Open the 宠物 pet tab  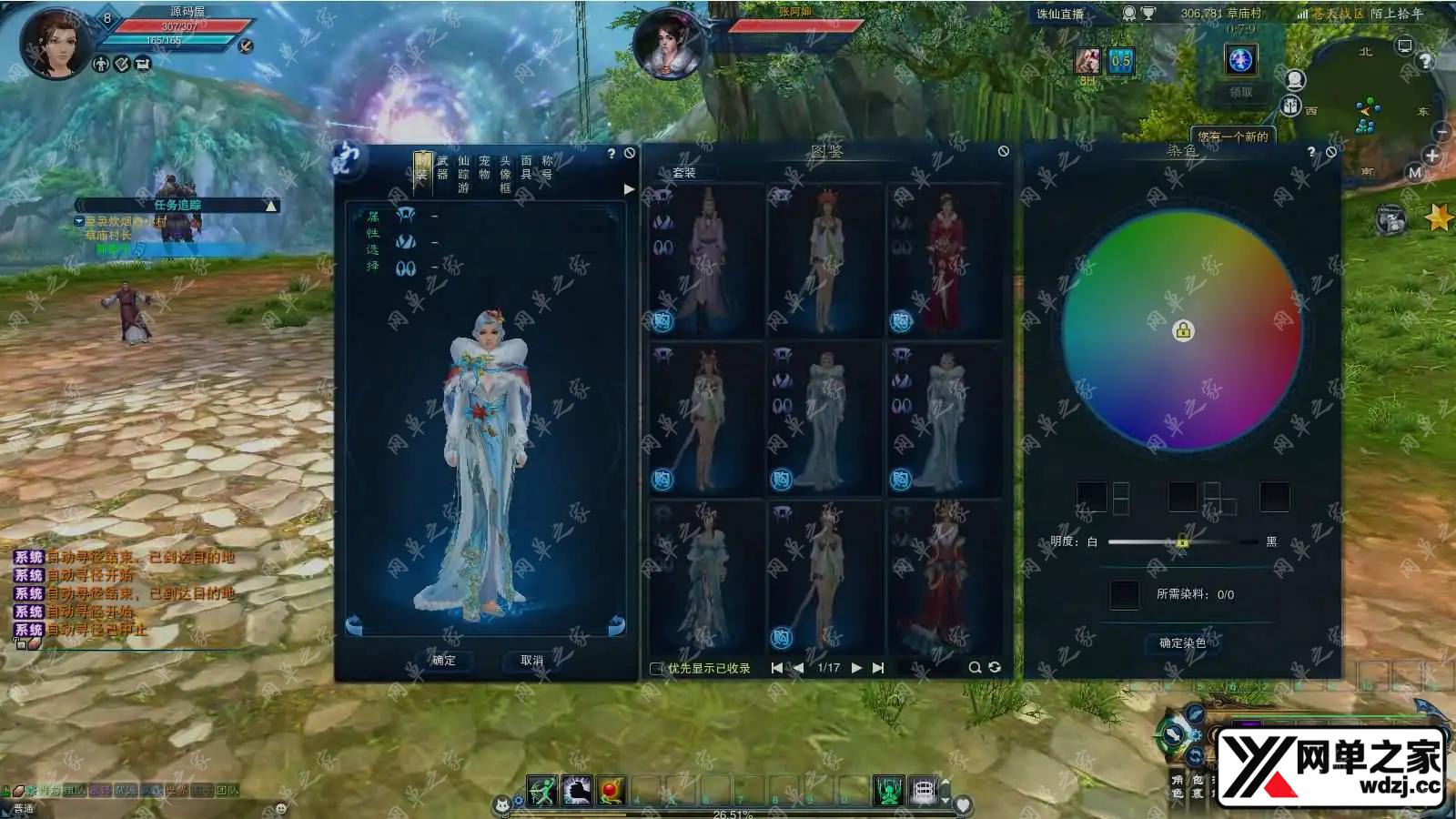pos(484,167)
